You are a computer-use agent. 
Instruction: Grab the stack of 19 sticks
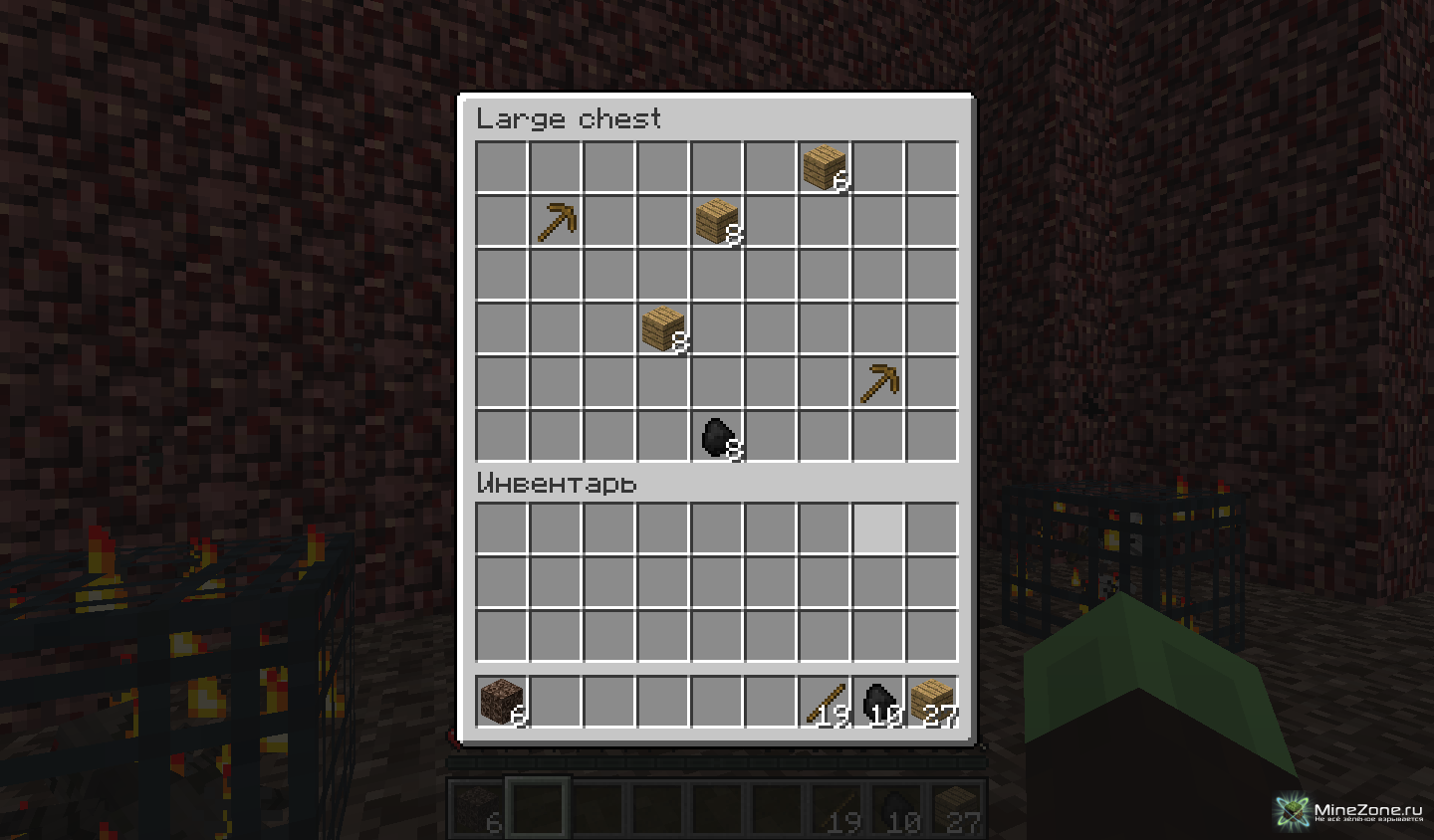click(x=825, y=701)
